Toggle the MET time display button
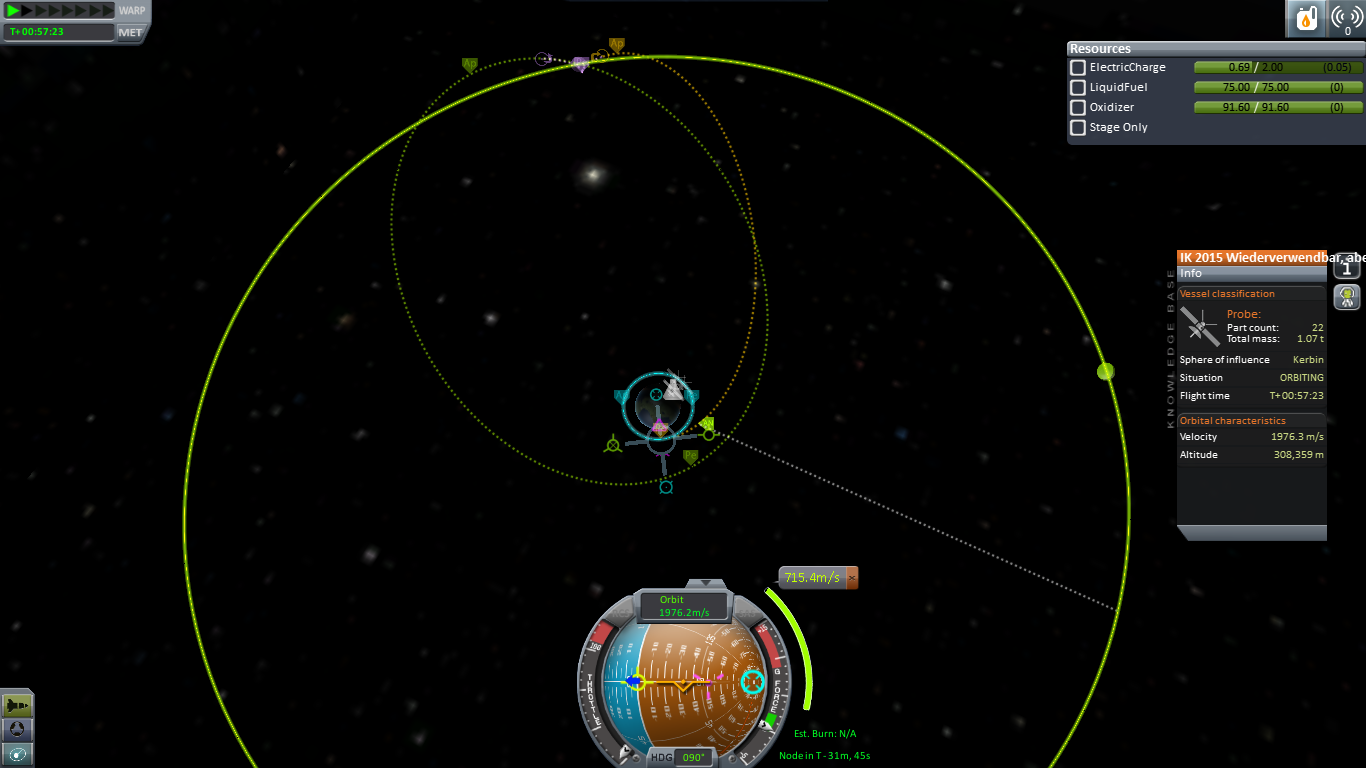Screen dimensions: 1366x768 pyautogui.click(x=131, y=32)
